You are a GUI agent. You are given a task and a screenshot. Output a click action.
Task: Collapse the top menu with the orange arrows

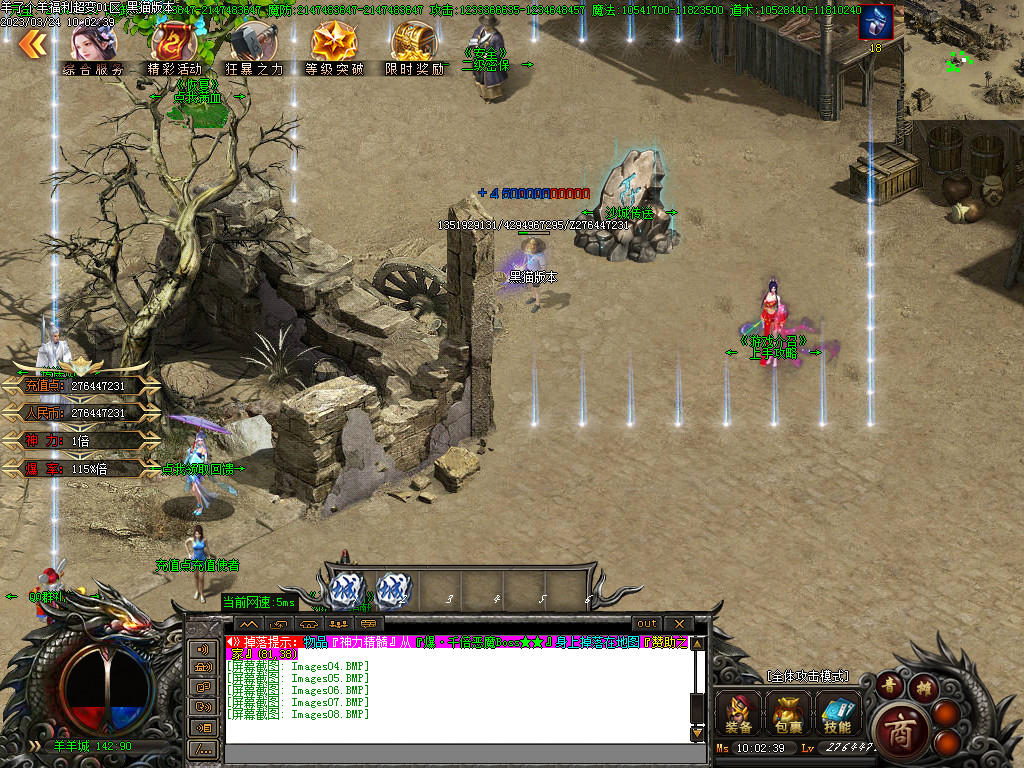[33, 44]
